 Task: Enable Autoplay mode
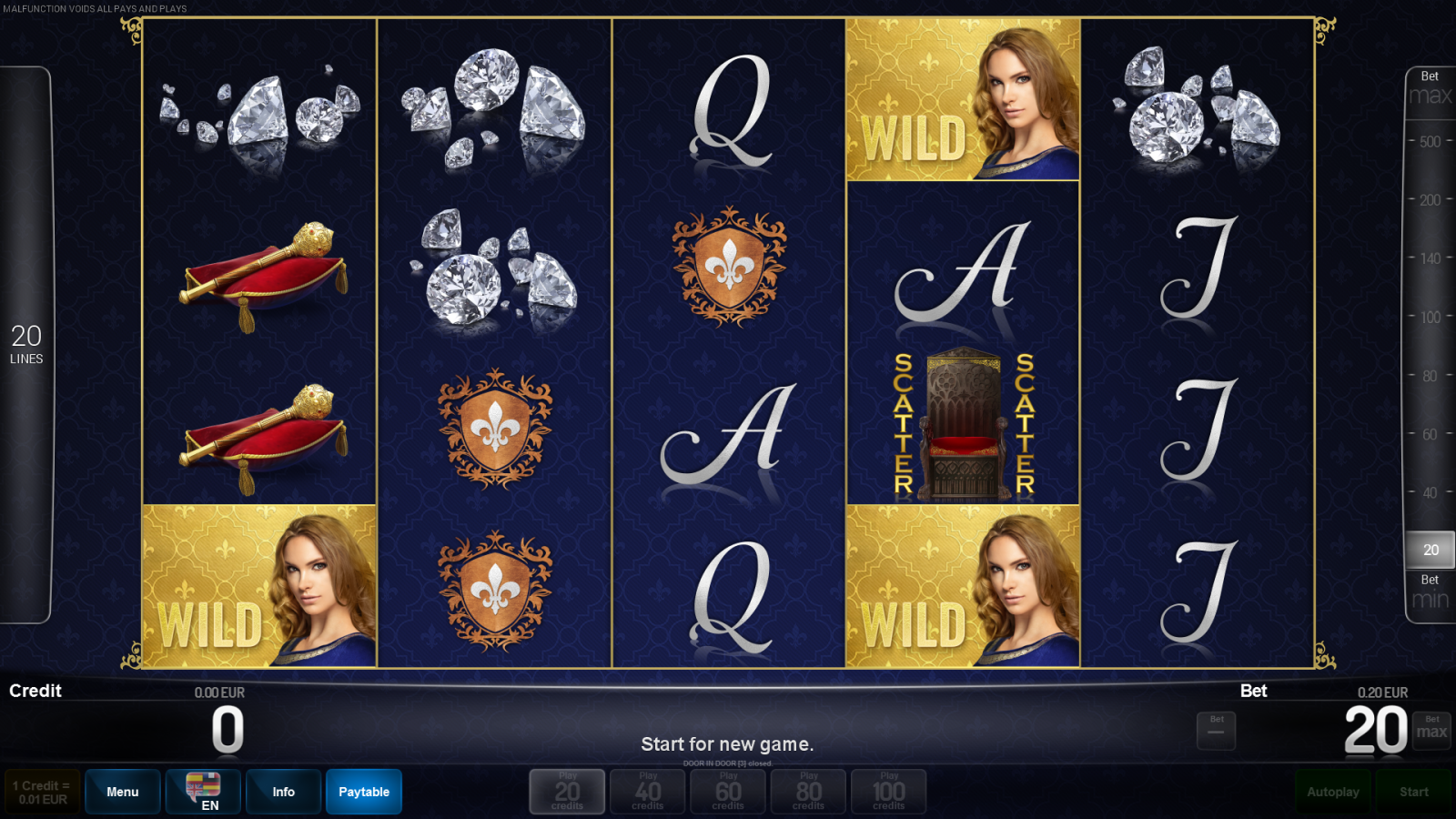1333,791
